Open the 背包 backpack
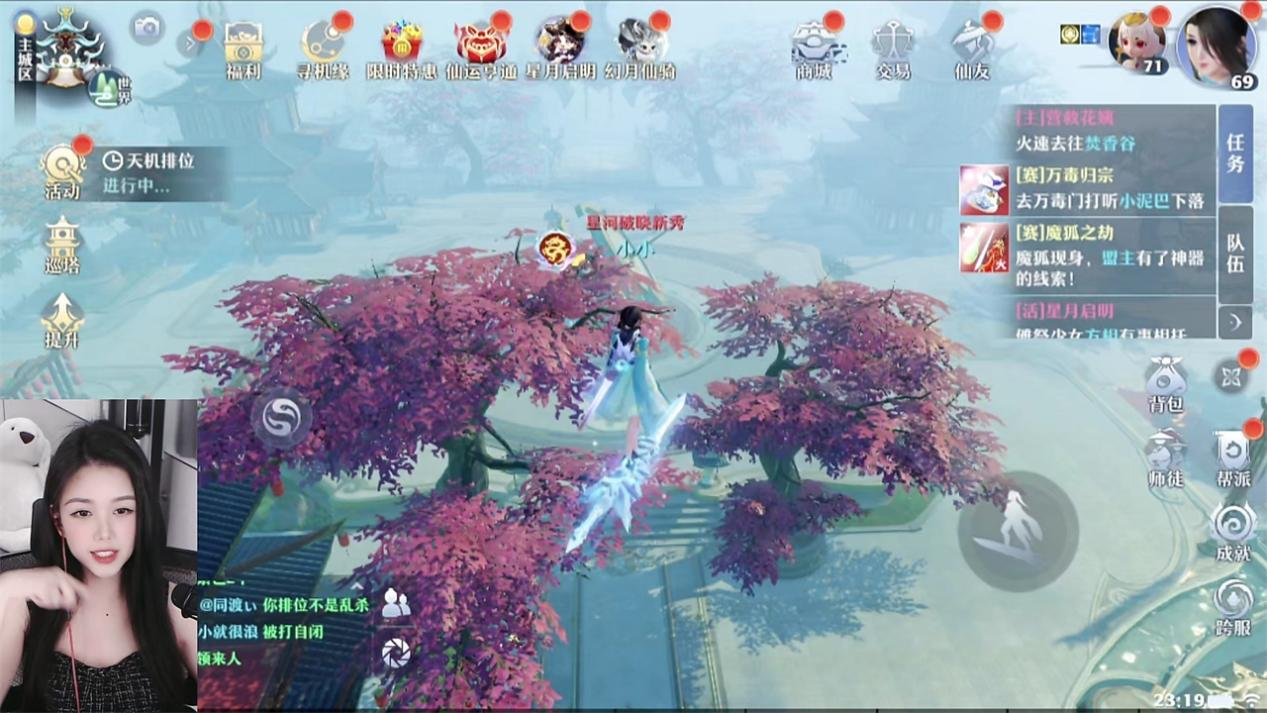The image size is (1267, 713). (x=1165, y=384)
